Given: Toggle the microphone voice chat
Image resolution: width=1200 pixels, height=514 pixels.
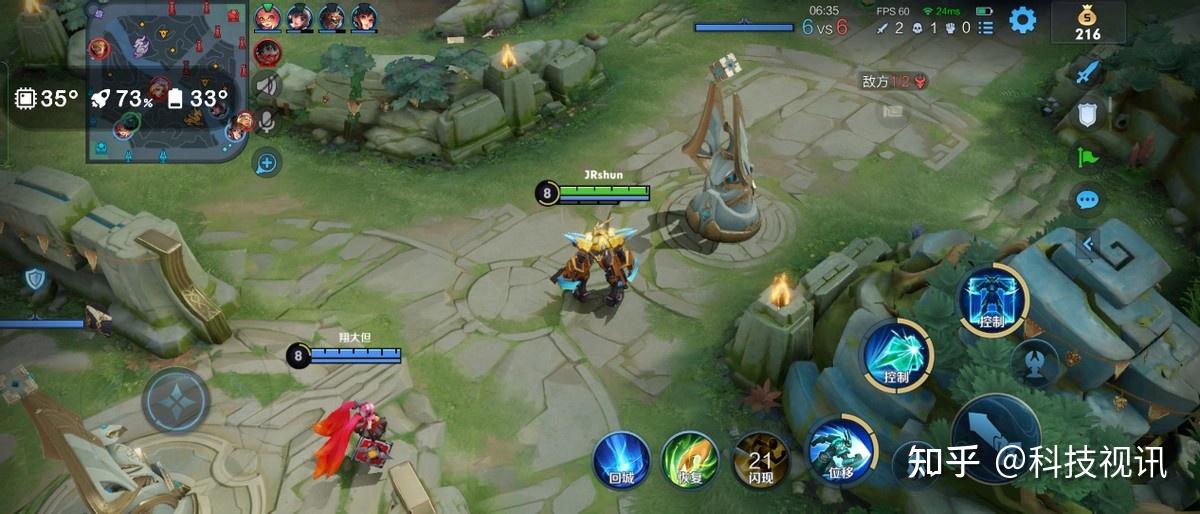Looking at the screenshot, I should [x=267, y=123].
